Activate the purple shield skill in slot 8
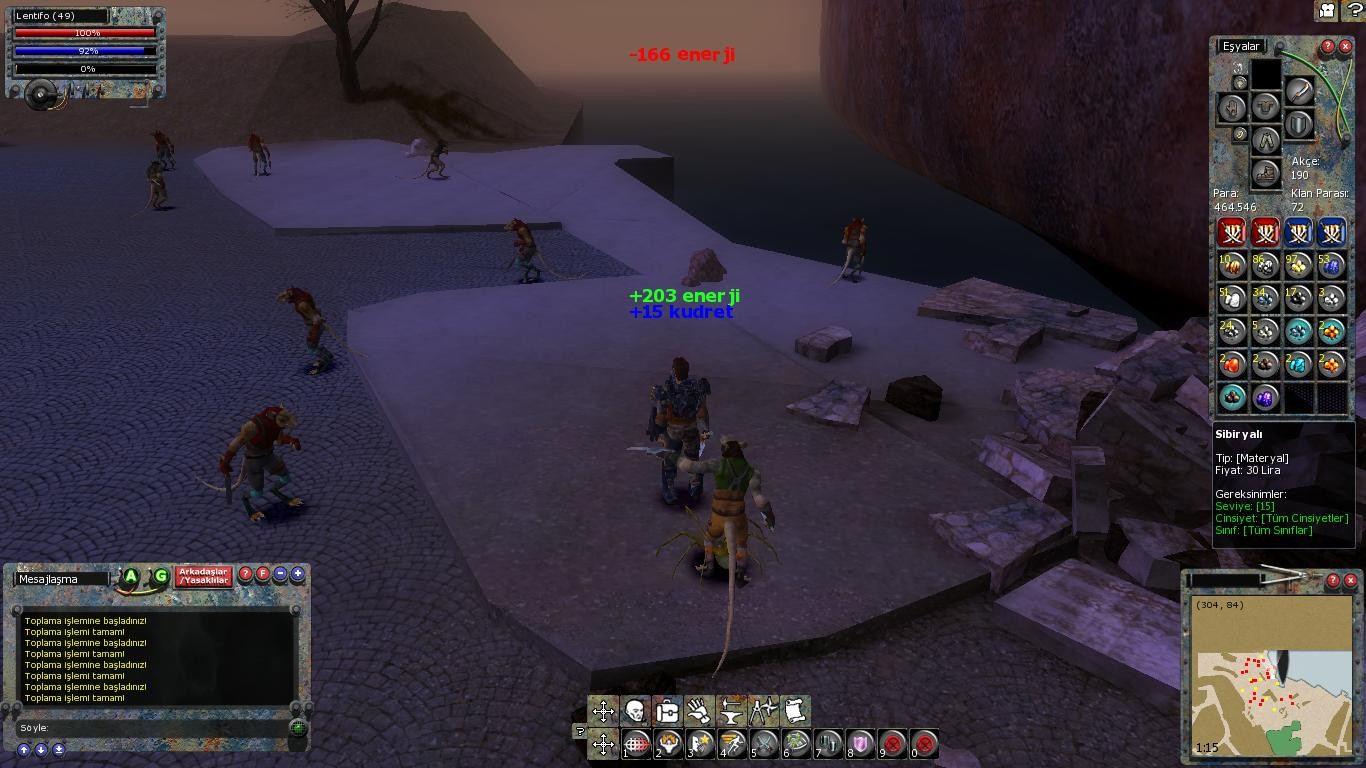 861,744
